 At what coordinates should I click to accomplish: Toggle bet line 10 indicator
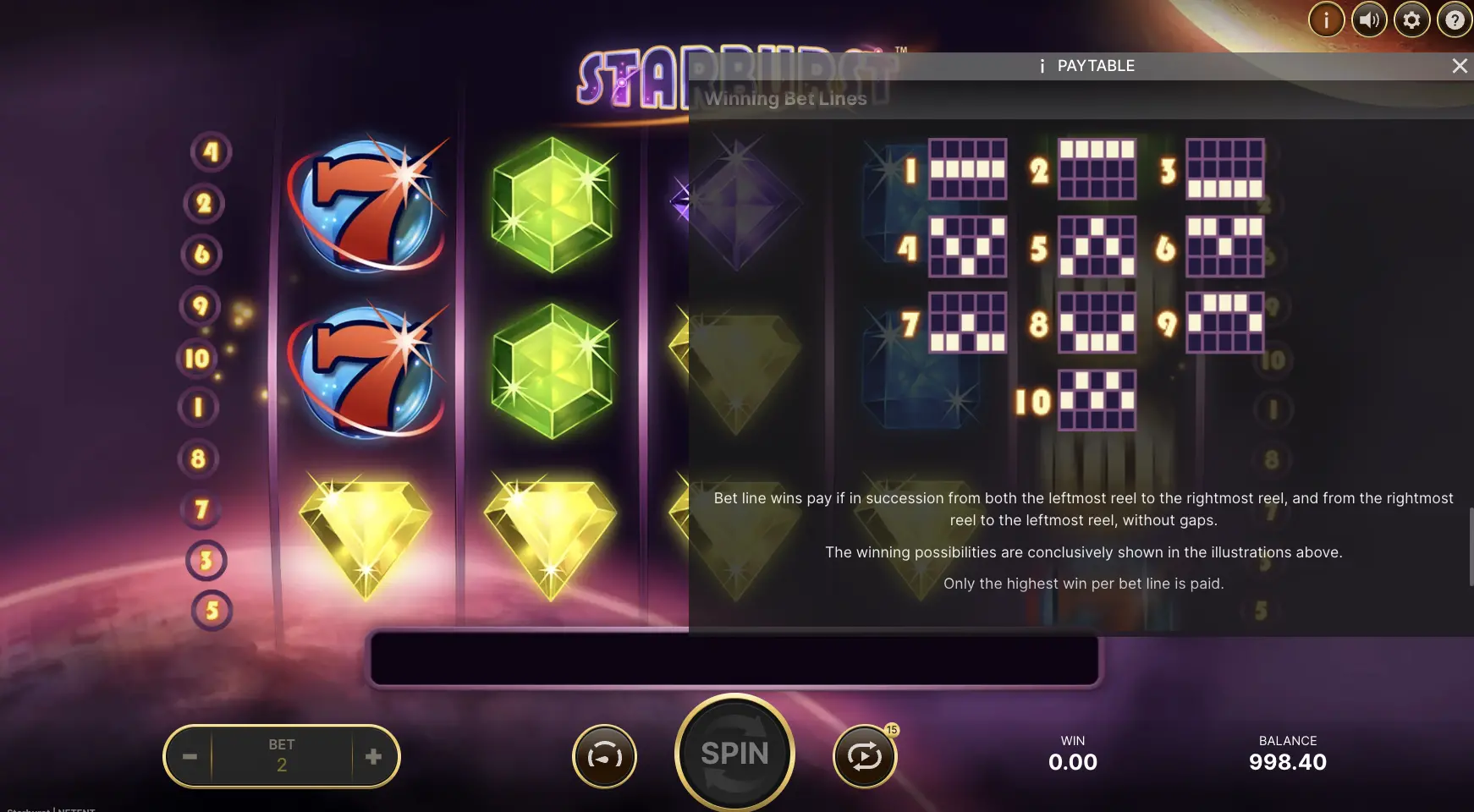[x=196, y=357]
